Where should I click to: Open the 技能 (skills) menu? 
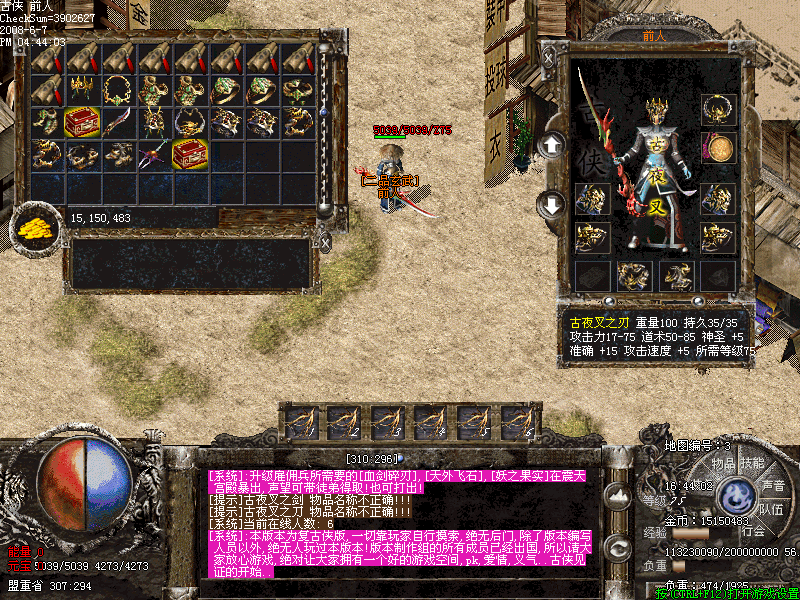tap(751, 464)
